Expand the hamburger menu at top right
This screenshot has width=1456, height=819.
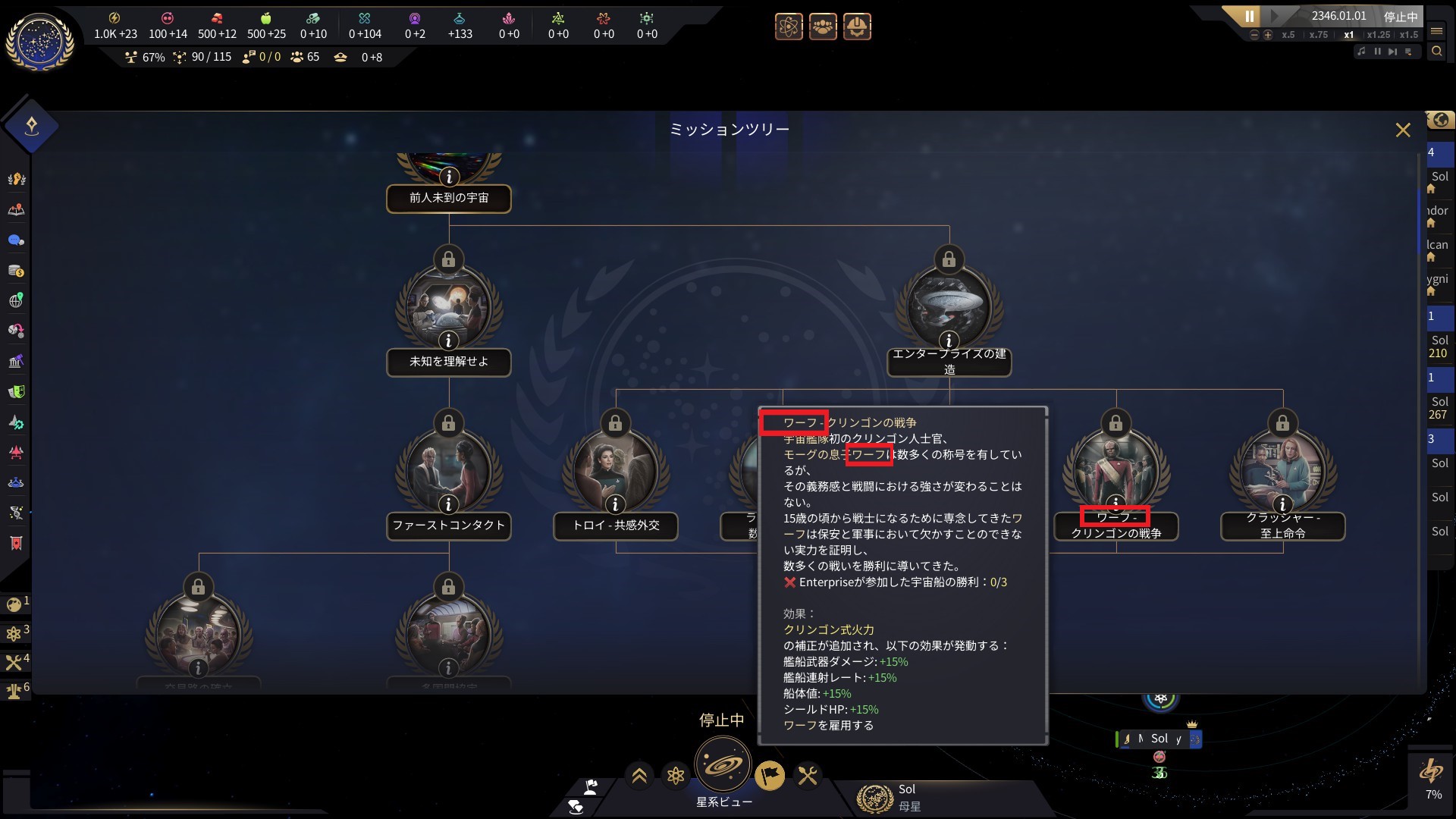pyautogui.click(x=1438, y=32)
